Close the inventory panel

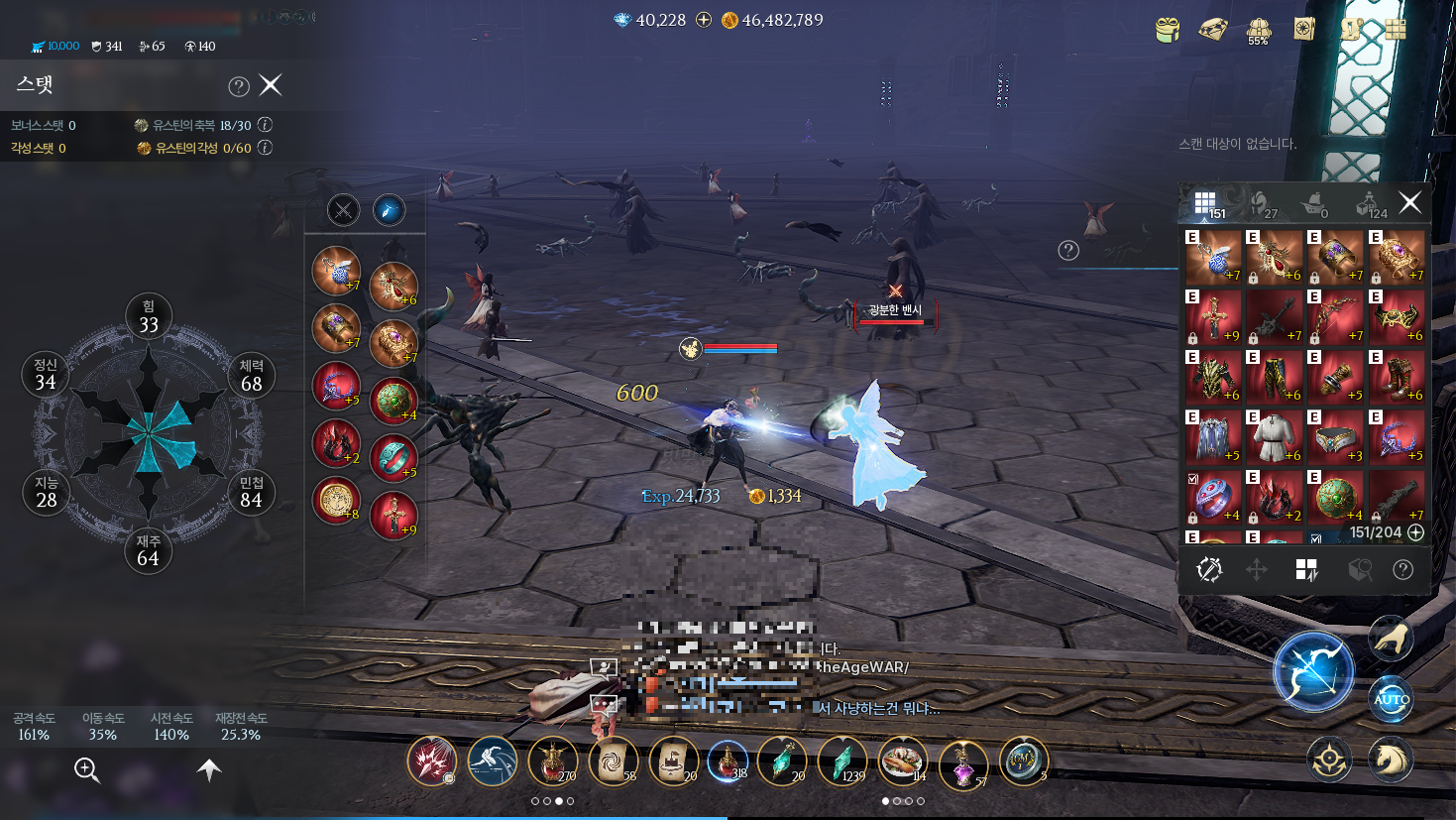click(x=1409, y=203)
